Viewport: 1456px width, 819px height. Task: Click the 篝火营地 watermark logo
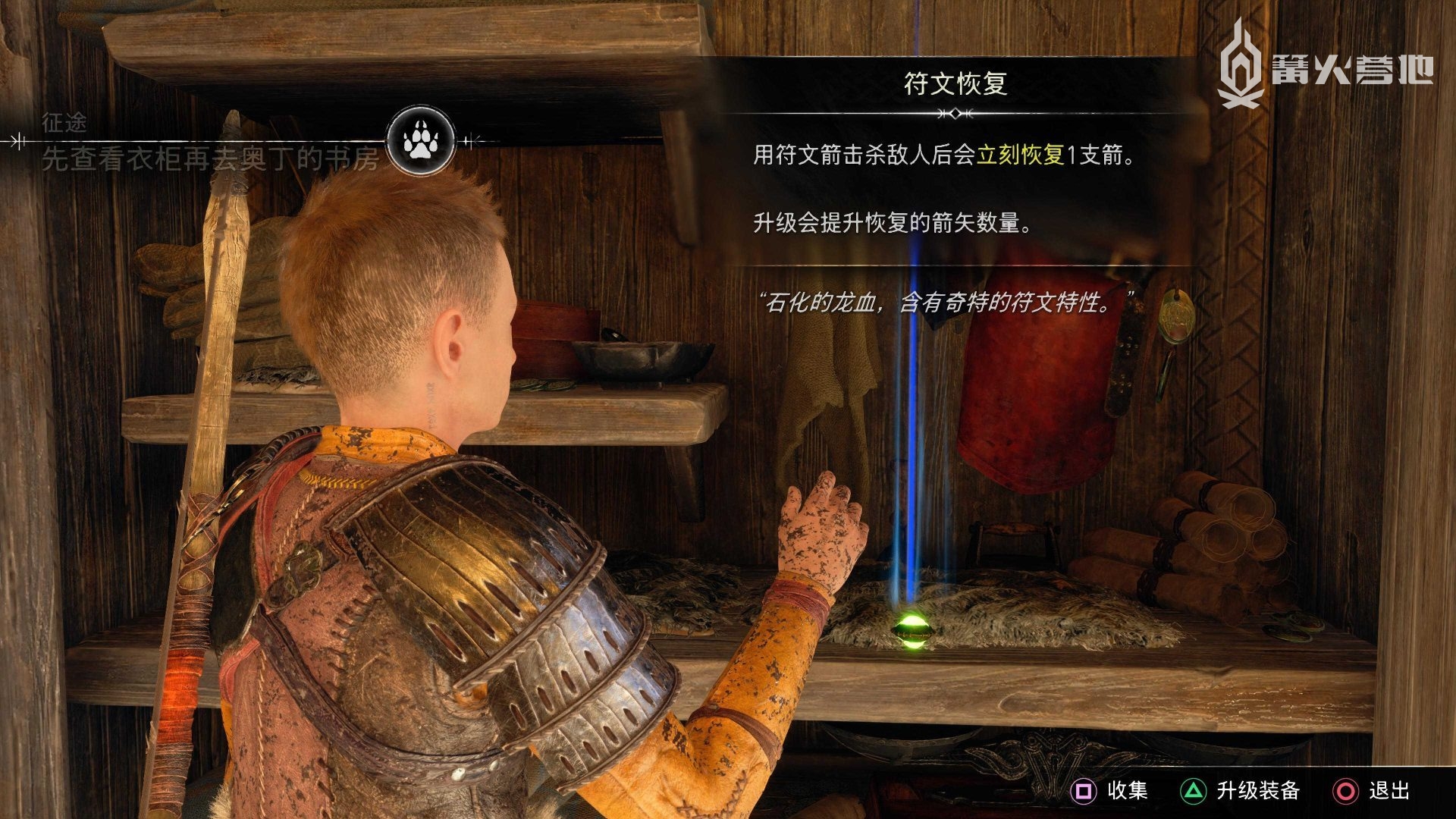click(1324, 65)
